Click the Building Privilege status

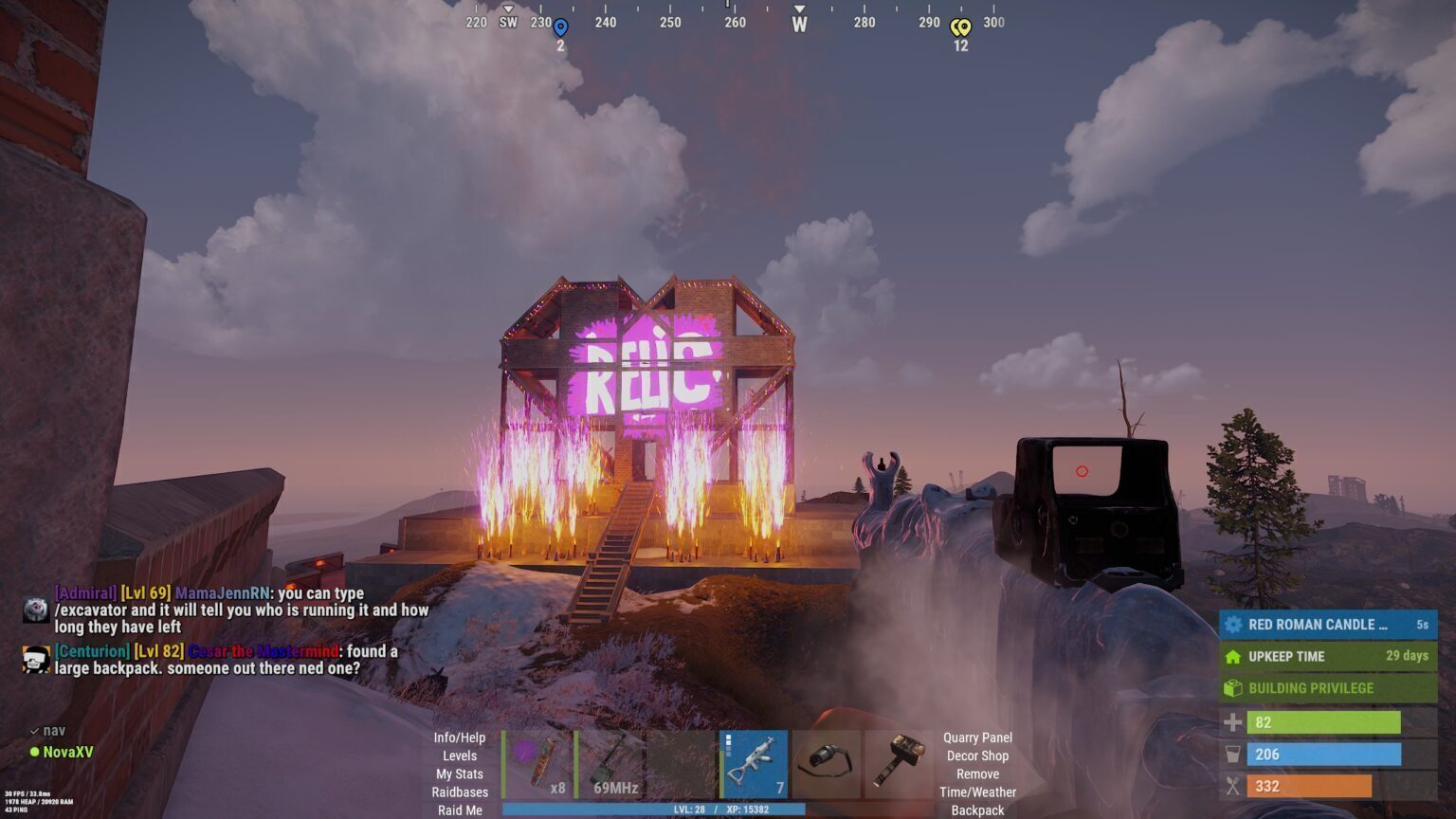[1327, 688]
